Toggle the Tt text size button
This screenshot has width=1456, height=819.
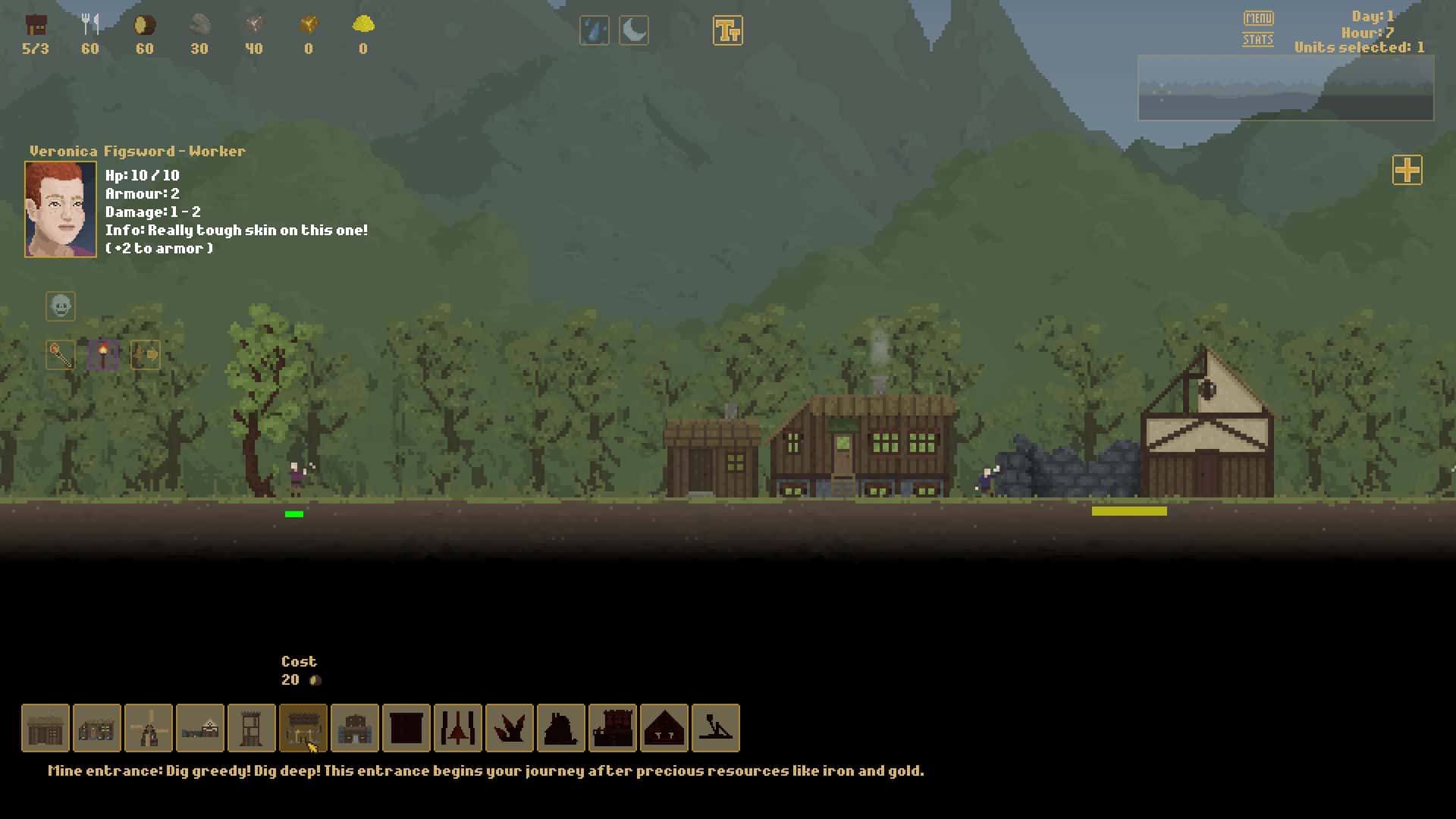click(x=727, y=31)
